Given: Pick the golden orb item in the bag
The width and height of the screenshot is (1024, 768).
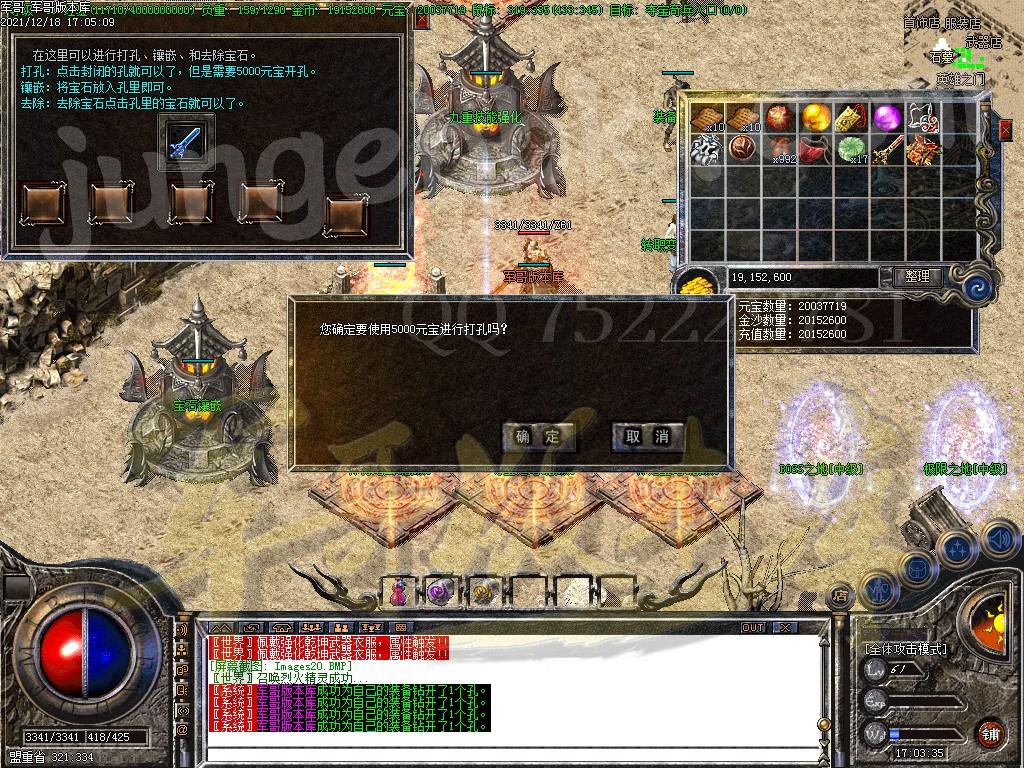Looking at the screenshot, I should [x=815, y=118].
